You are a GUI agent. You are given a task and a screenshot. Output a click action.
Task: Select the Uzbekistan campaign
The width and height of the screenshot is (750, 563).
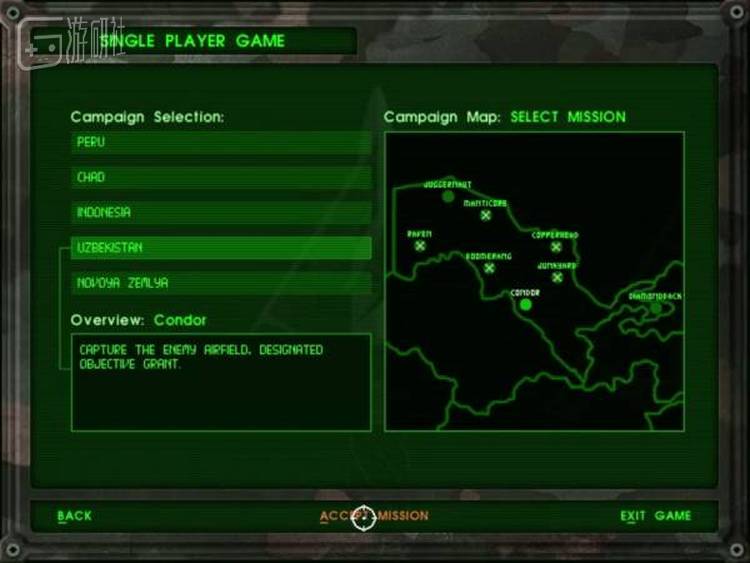click(220, 248)
